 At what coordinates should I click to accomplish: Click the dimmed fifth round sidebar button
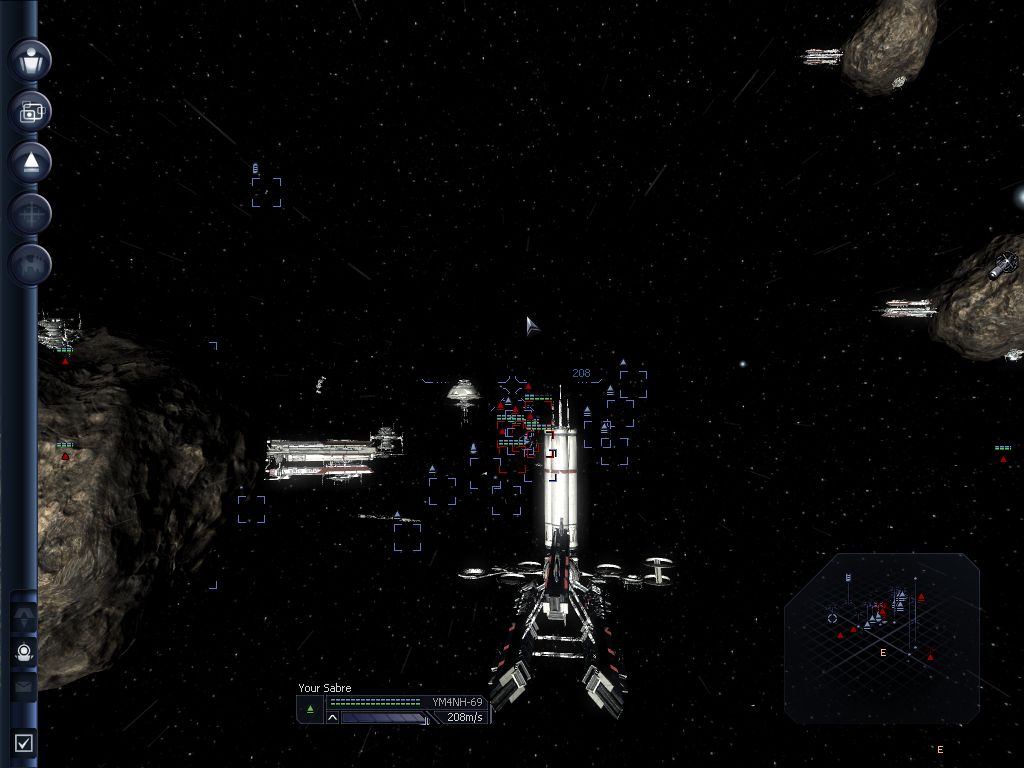[30, 264]
